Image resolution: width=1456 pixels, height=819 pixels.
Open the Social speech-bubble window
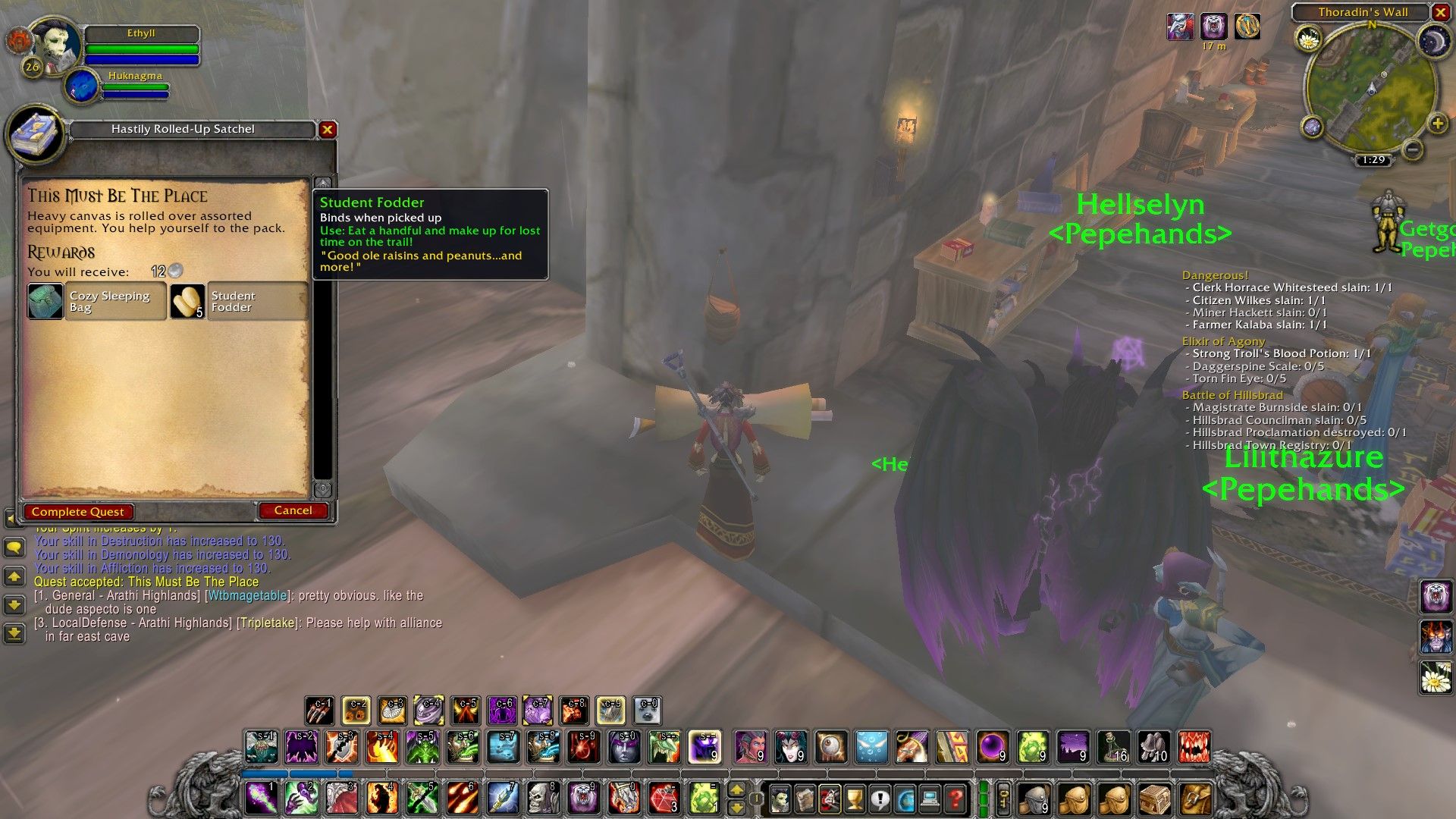click(881, 799)
